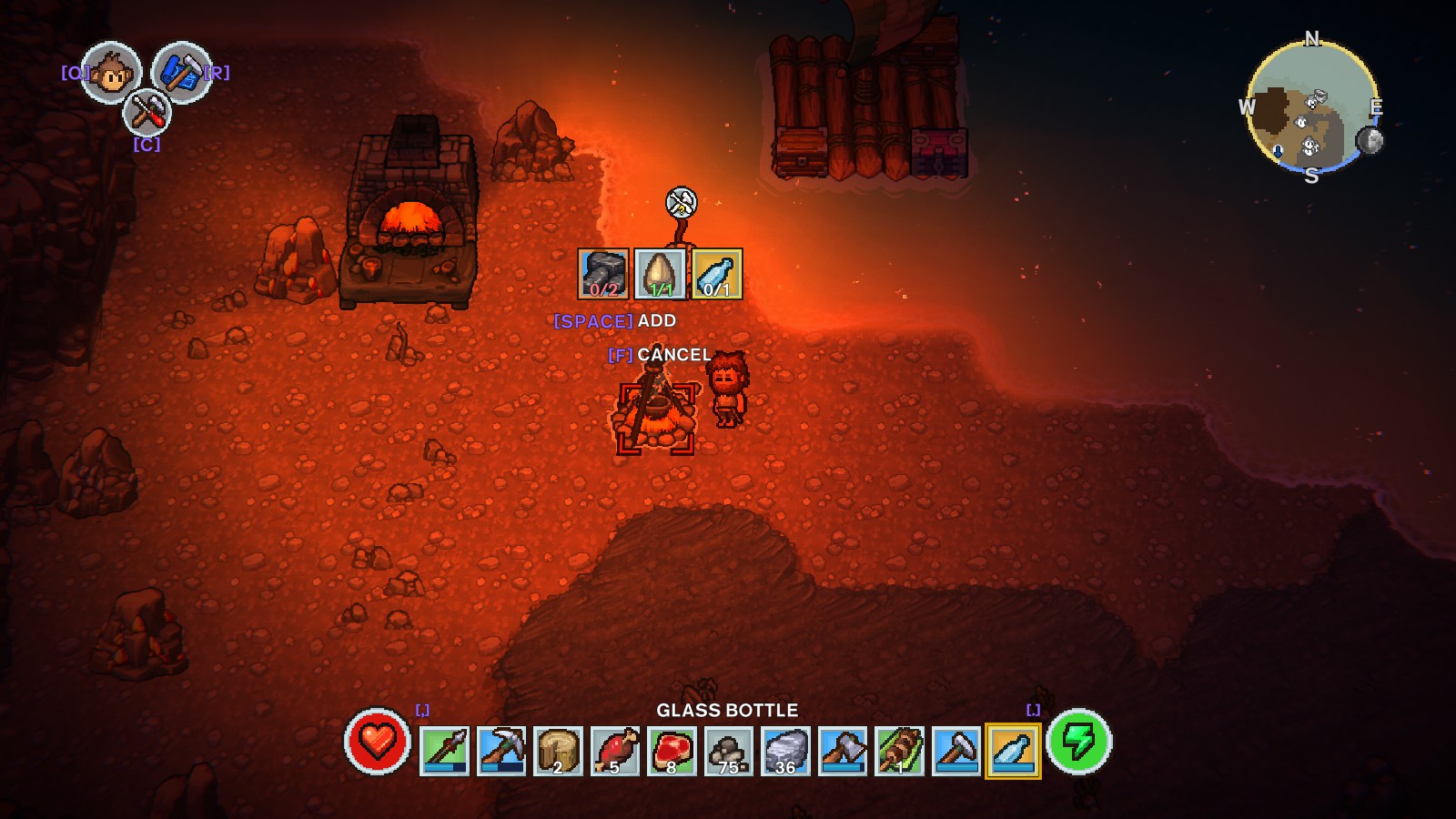Click the red health heart indicator
The height and width of the screenshot is (819, 1456).
(379, 747)
